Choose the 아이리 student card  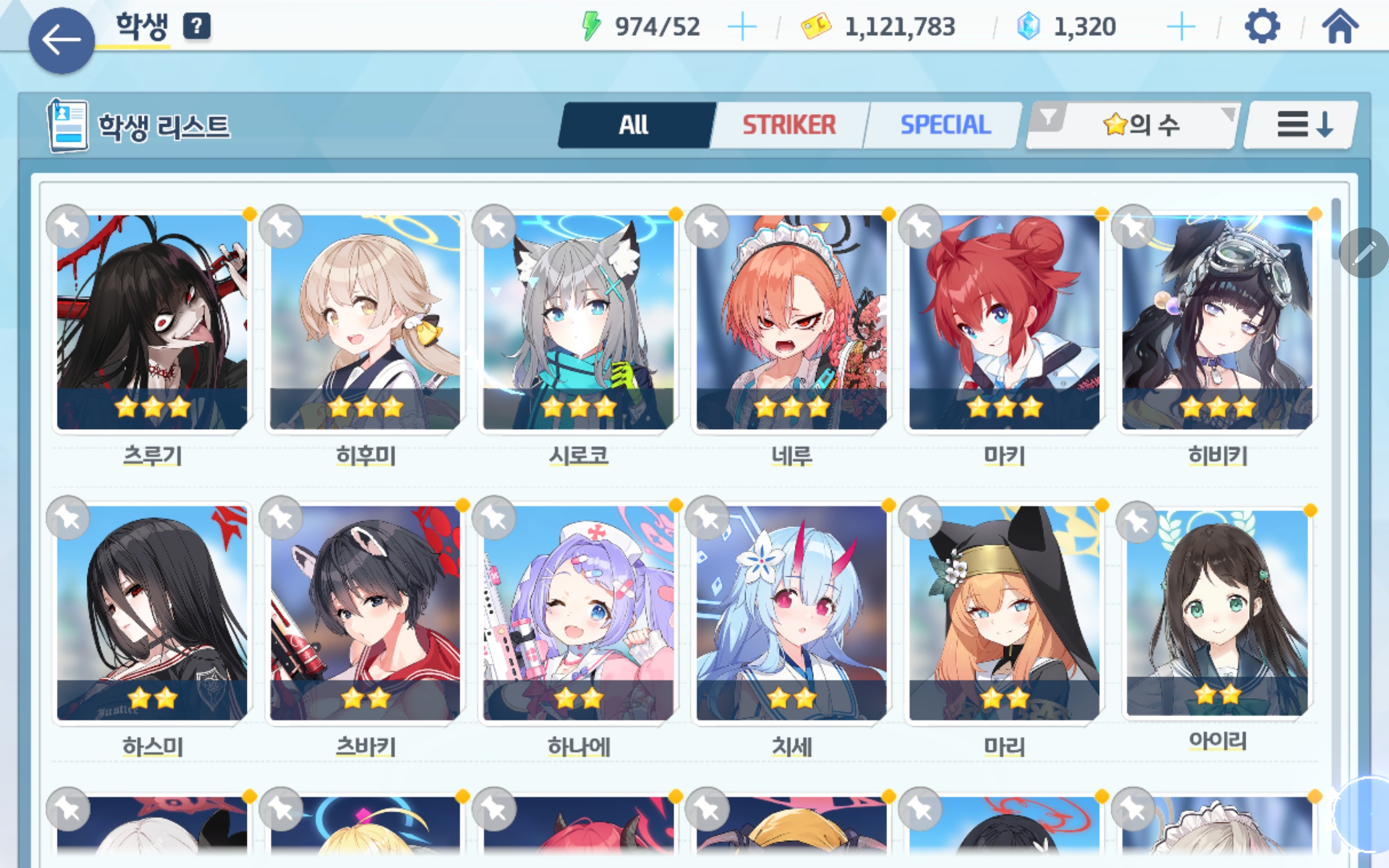[x=1217, y=612]
